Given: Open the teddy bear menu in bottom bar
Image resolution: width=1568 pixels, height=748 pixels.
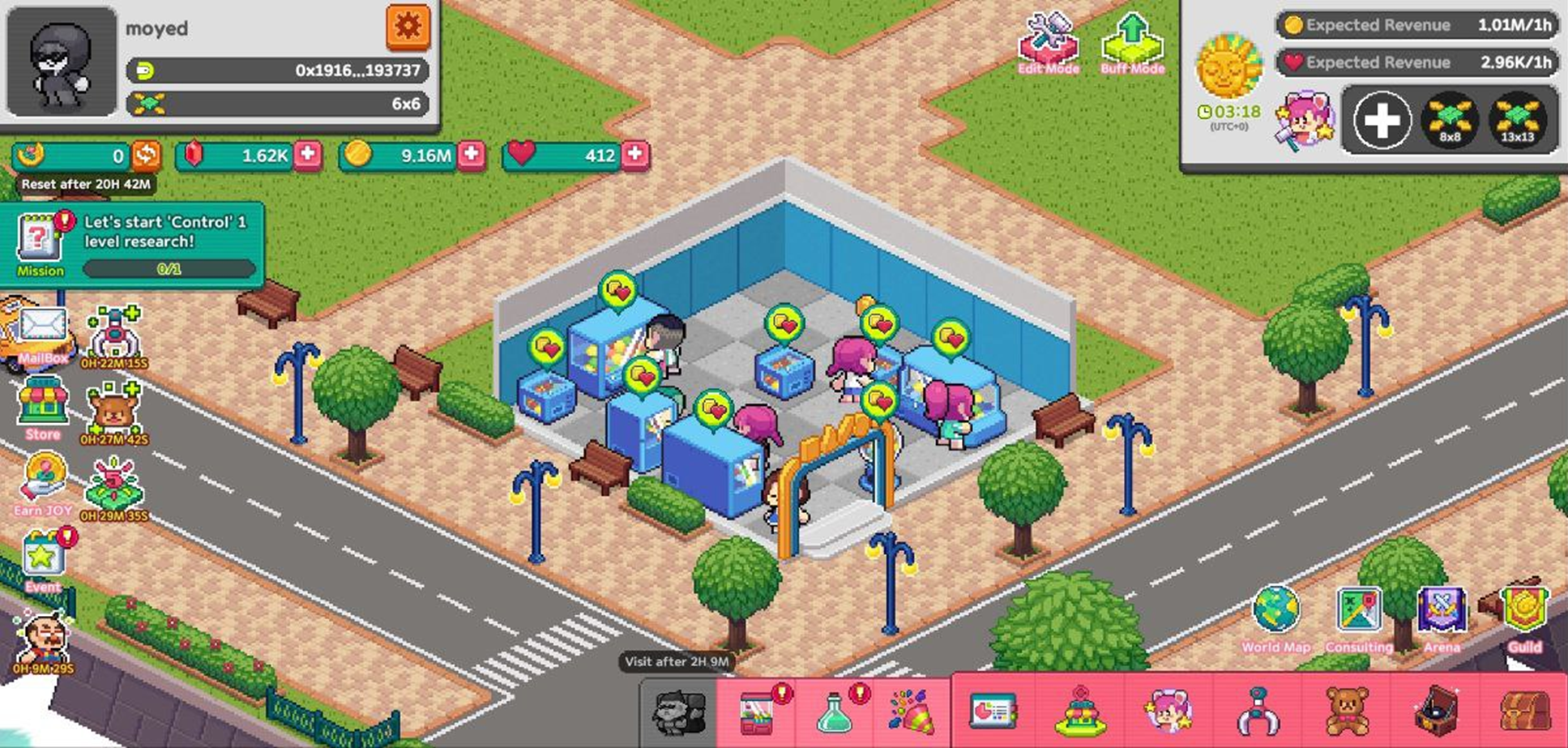Looking at the screenshot, I should coord(1346,711).
